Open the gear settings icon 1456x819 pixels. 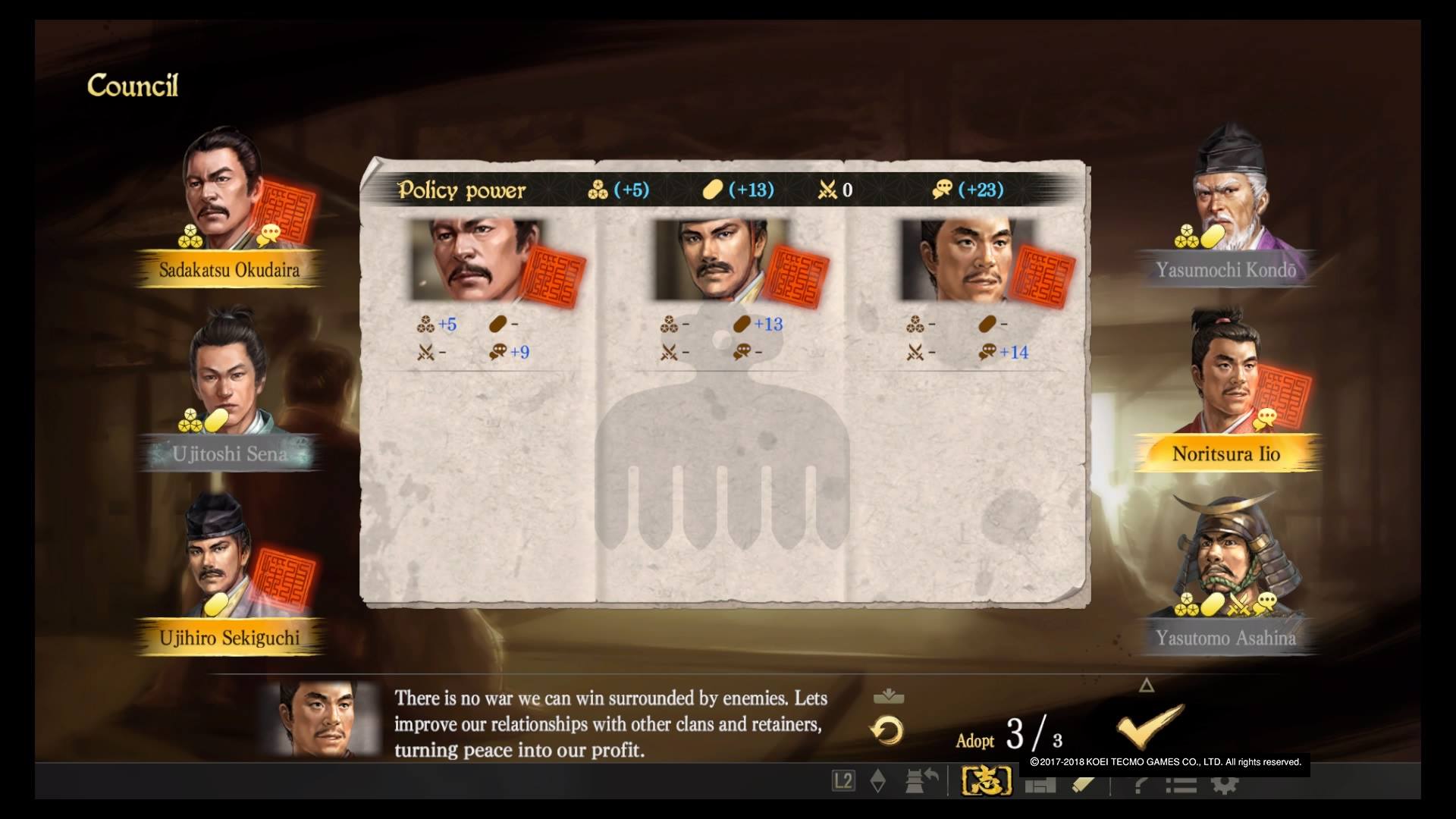pyautogui.click(x=1224, y=785)
